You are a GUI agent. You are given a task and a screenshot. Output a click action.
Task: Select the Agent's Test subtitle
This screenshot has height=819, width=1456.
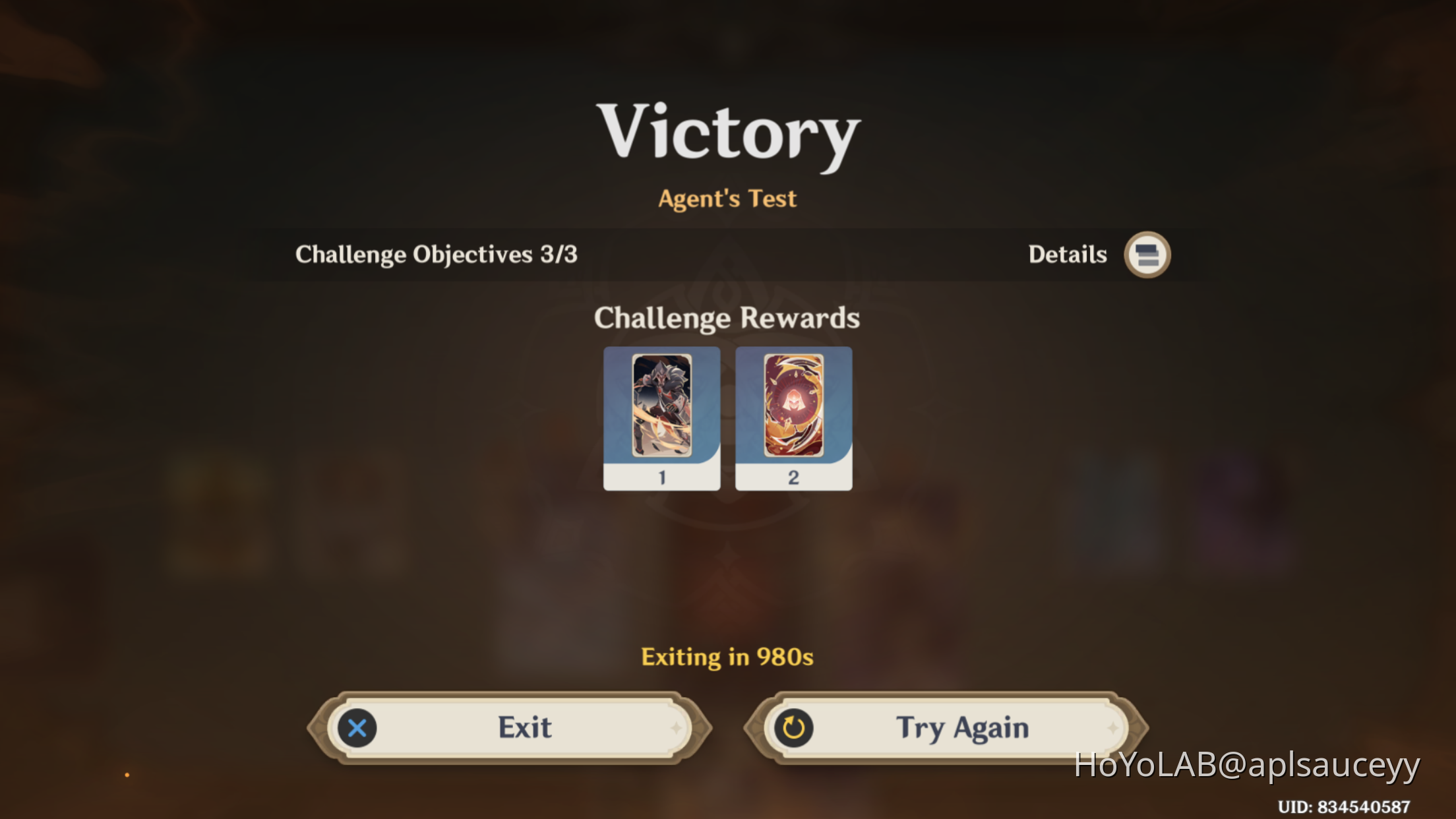point(727,198)
